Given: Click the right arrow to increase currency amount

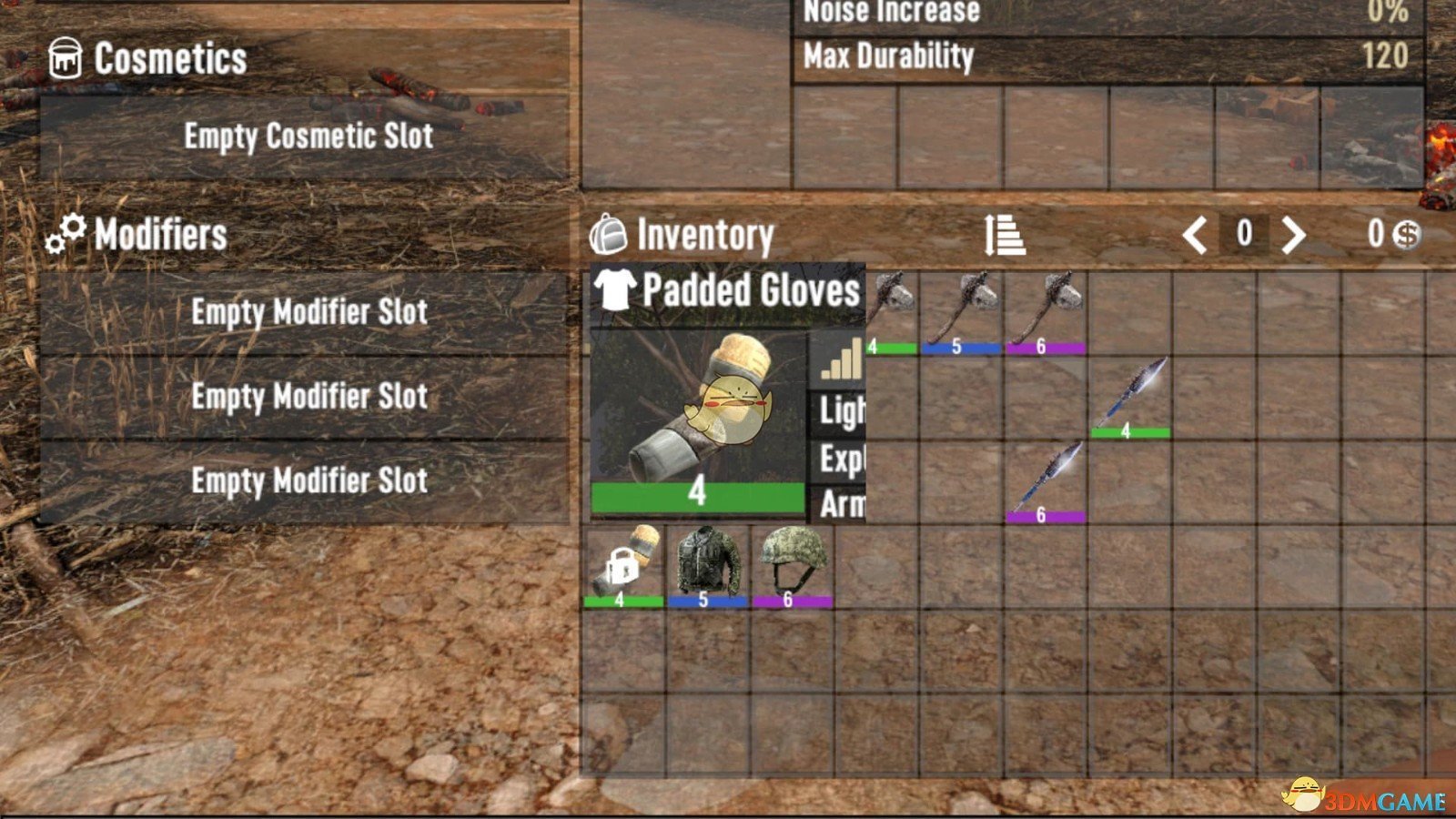Looking at the screenshot, I should click(1293, 235).
